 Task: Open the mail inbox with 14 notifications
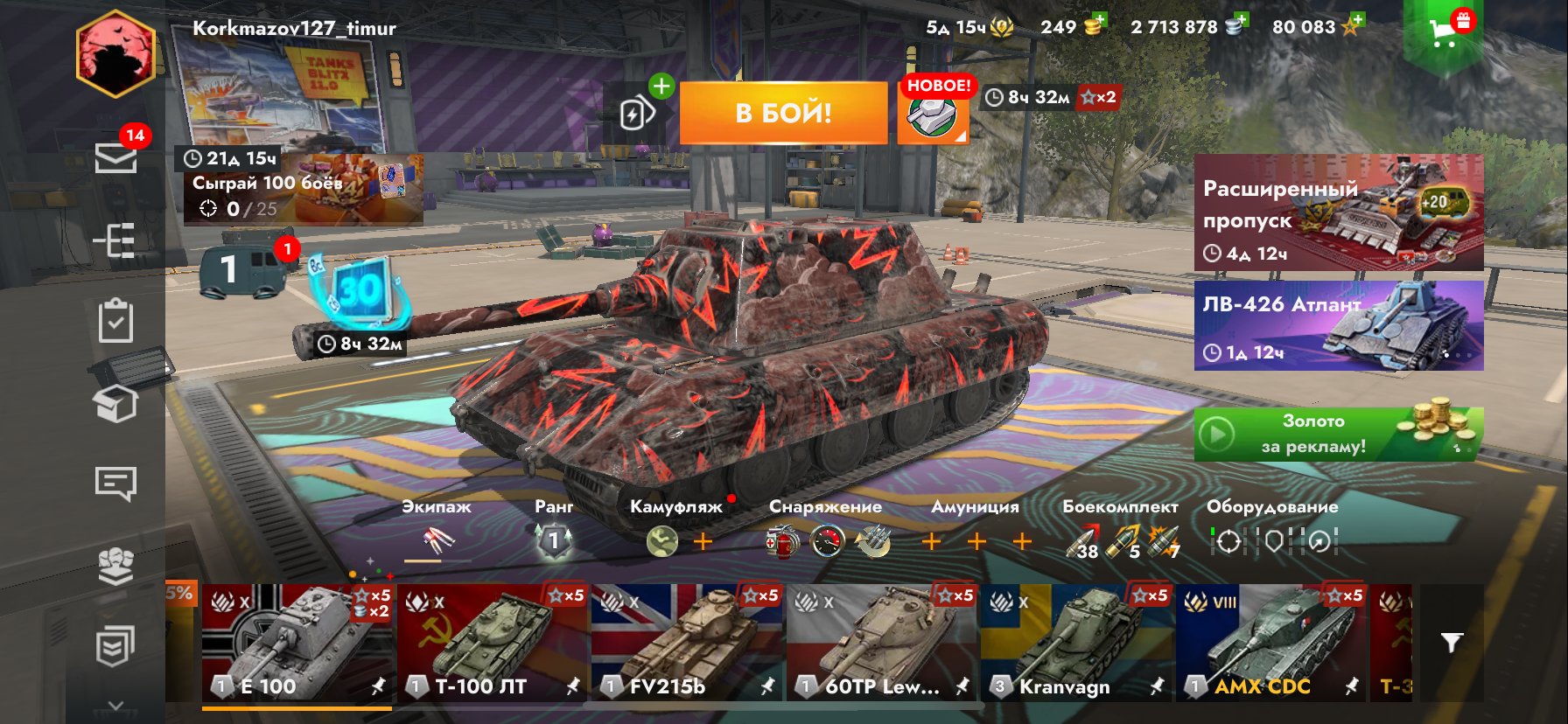pos(115,158)
